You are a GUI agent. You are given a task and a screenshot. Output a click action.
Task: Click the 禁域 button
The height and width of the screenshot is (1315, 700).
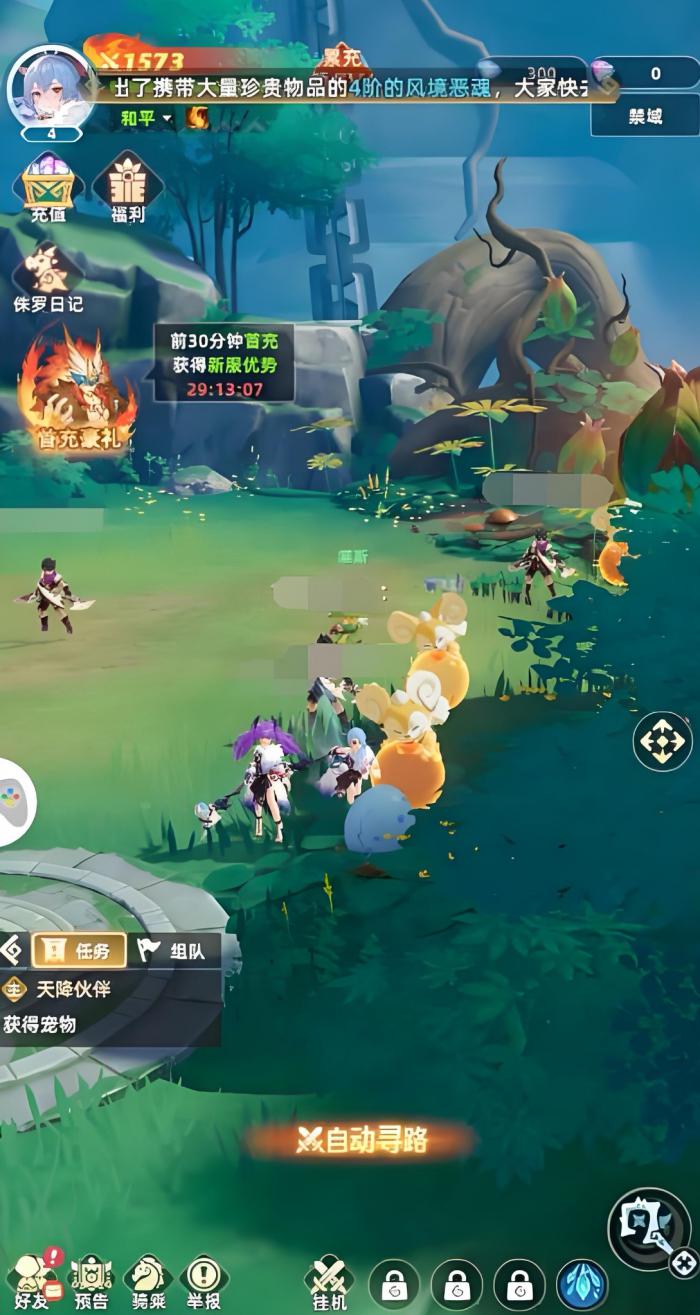[x=645, y=116]
